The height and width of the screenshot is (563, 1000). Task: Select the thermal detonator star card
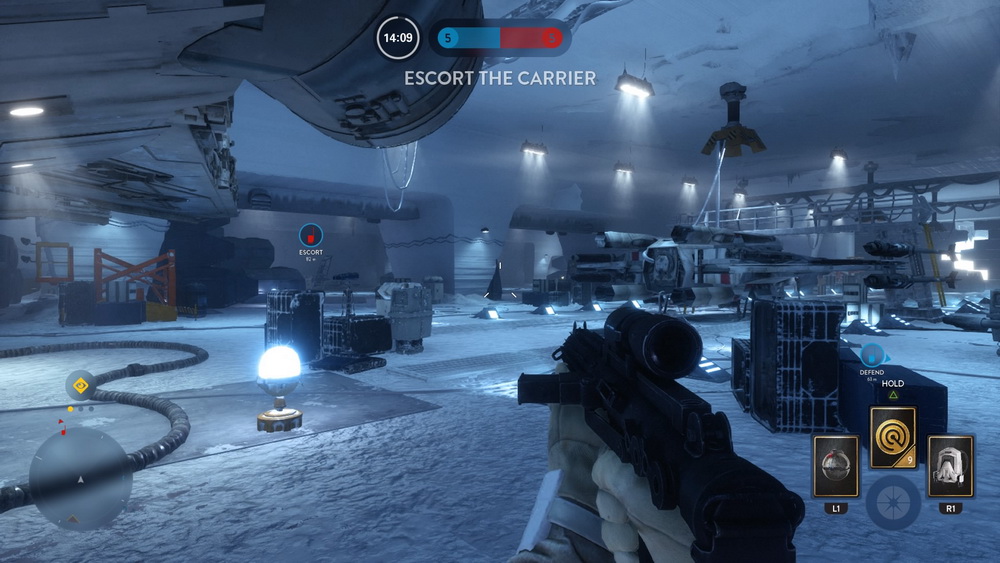[835, 465]
